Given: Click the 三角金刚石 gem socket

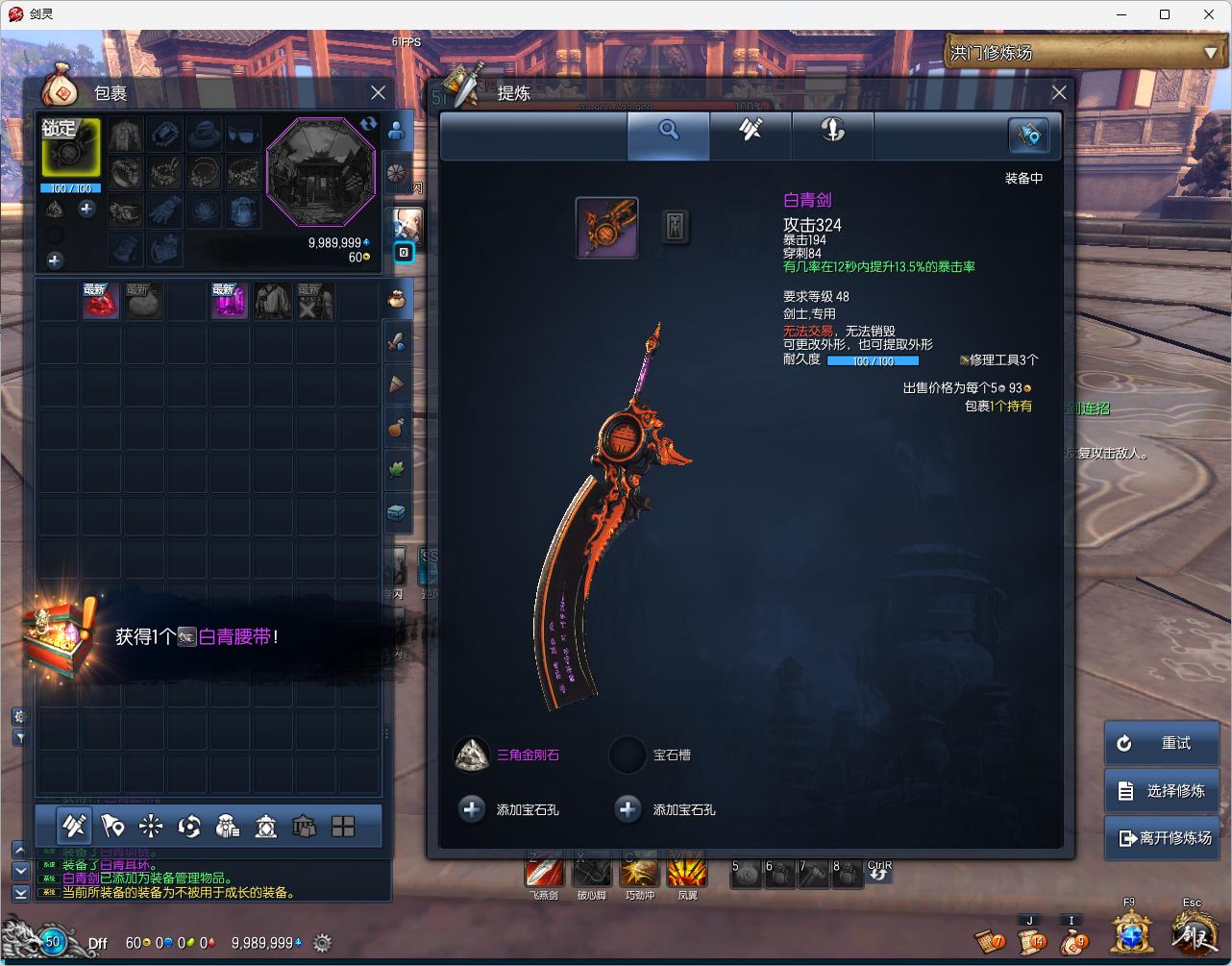Looking at the screenshot, I should [x=472, y=755].
